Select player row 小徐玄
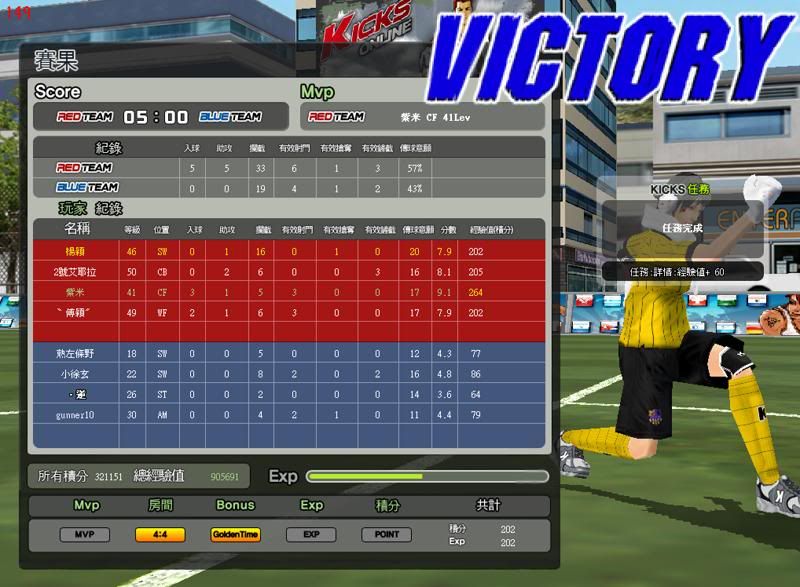Viewport: 800px width, 587px height. point(290,374)
